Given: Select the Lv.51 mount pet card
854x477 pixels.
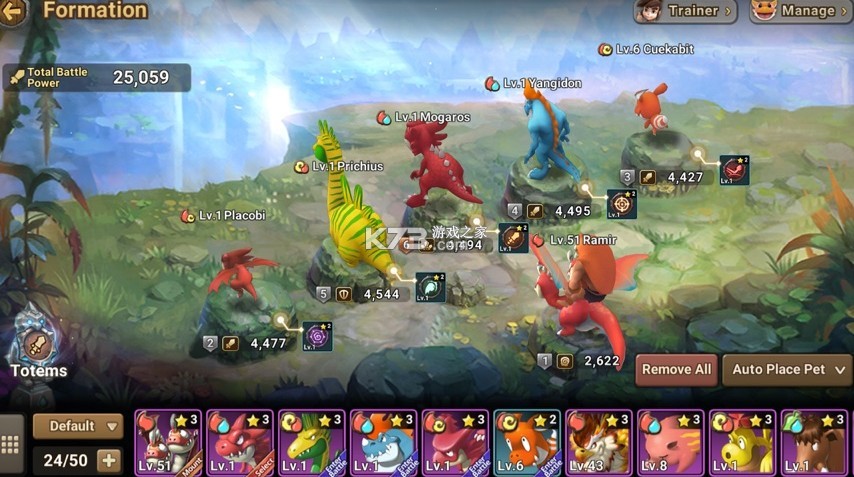Looking at the screenshot, I should click(x=168, y=442).
